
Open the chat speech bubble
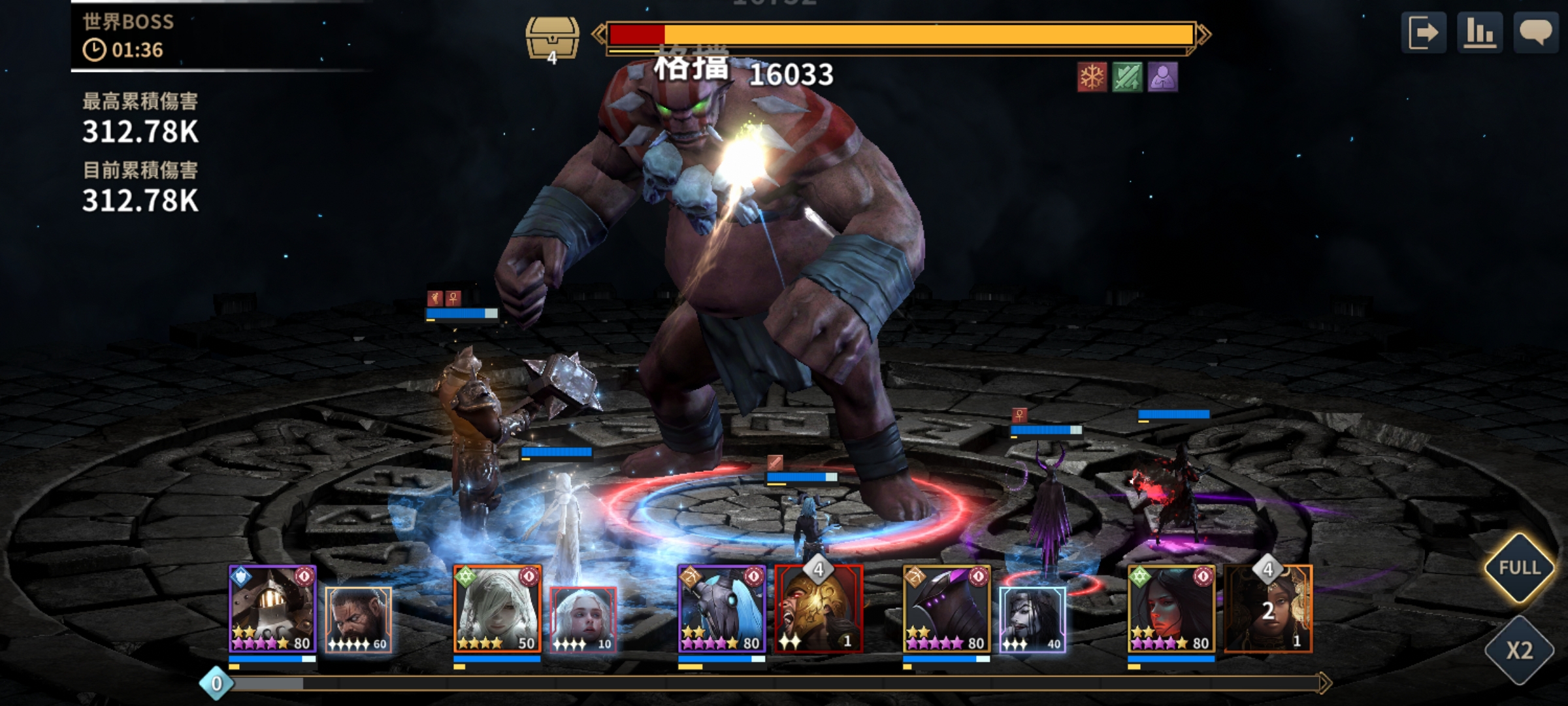point(1535,33)
